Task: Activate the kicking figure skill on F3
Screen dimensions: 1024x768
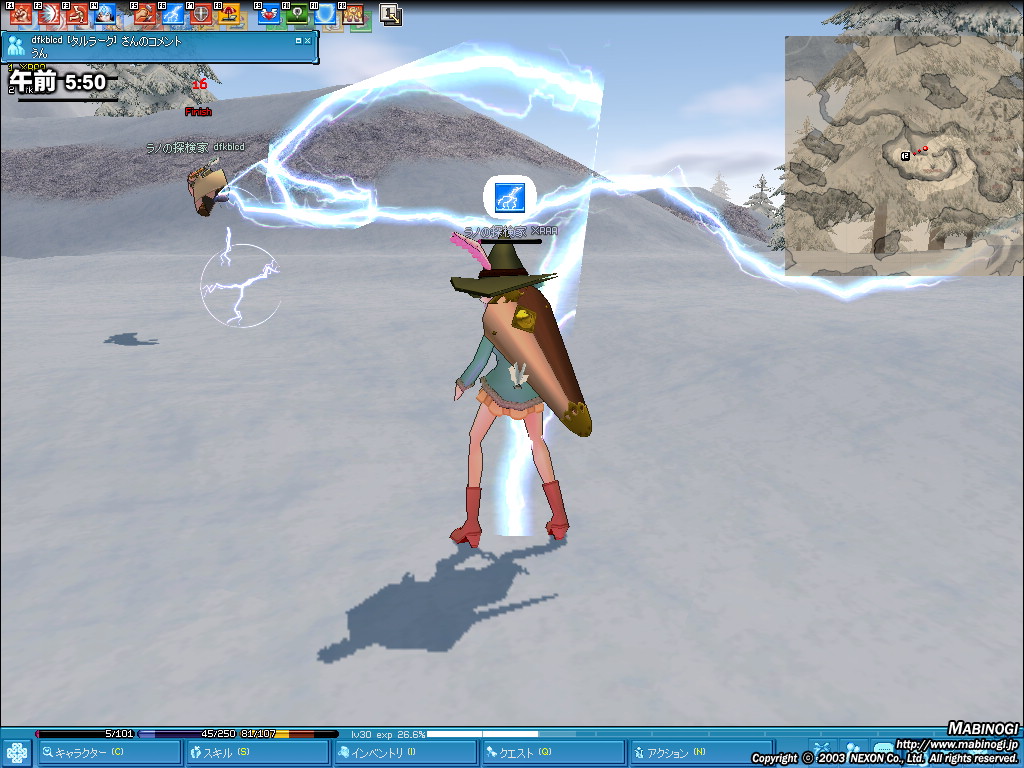Action: (77, 14)
